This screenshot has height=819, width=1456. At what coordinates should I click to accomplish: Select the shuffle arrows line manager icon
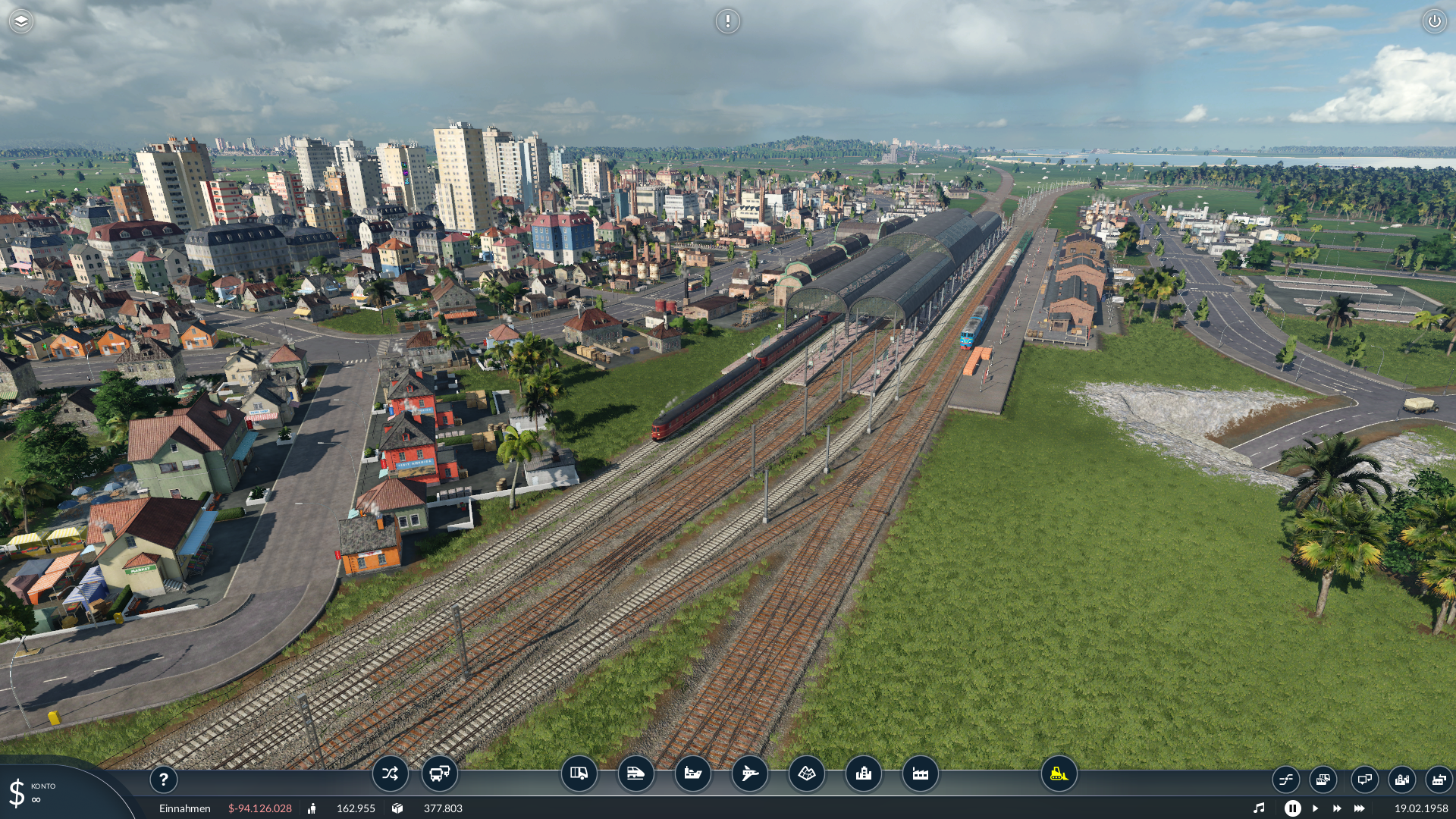click(390, 774)
